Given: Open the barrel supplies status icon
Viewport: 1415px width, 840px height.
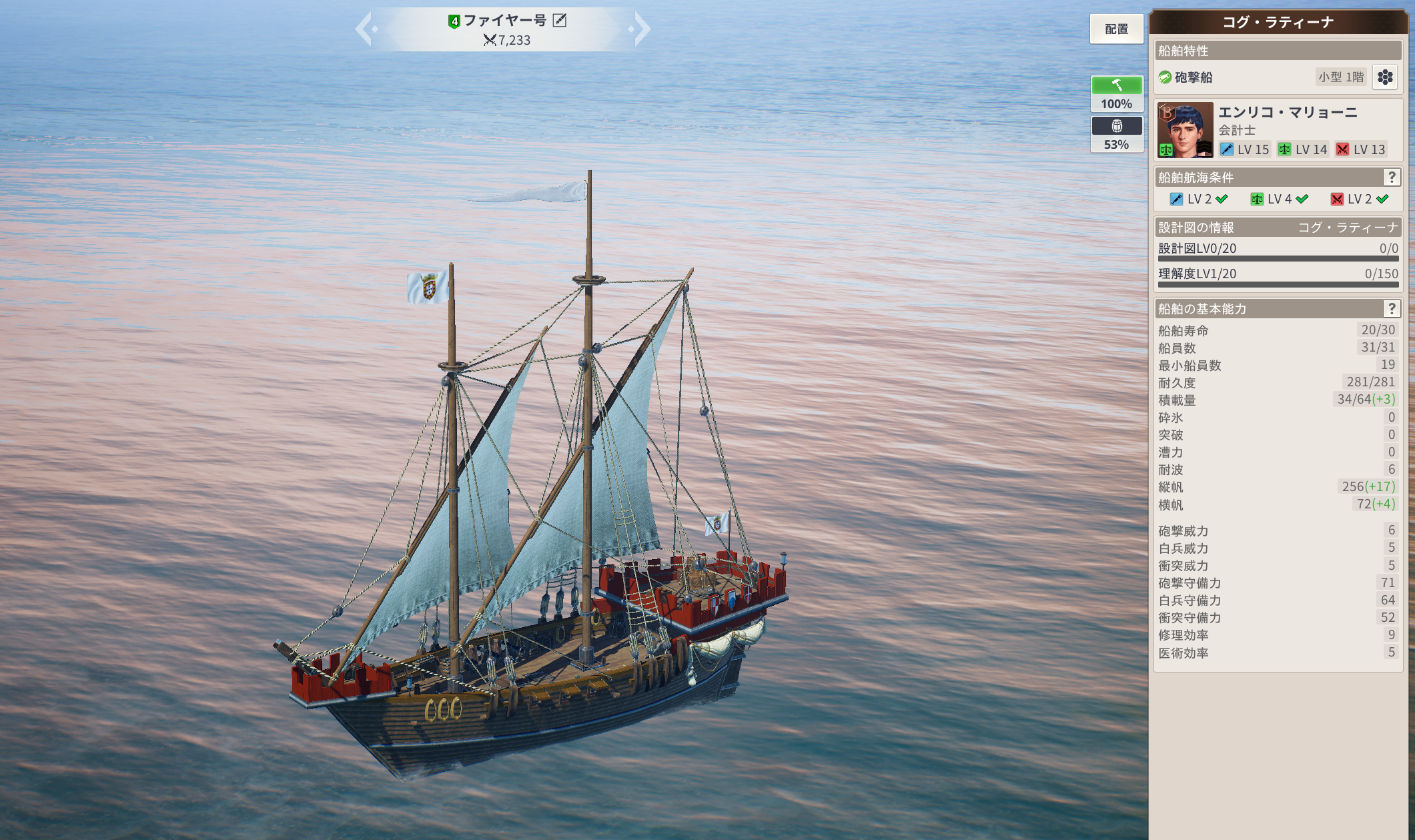Looking at the screenshot, I should (1117, 126).
